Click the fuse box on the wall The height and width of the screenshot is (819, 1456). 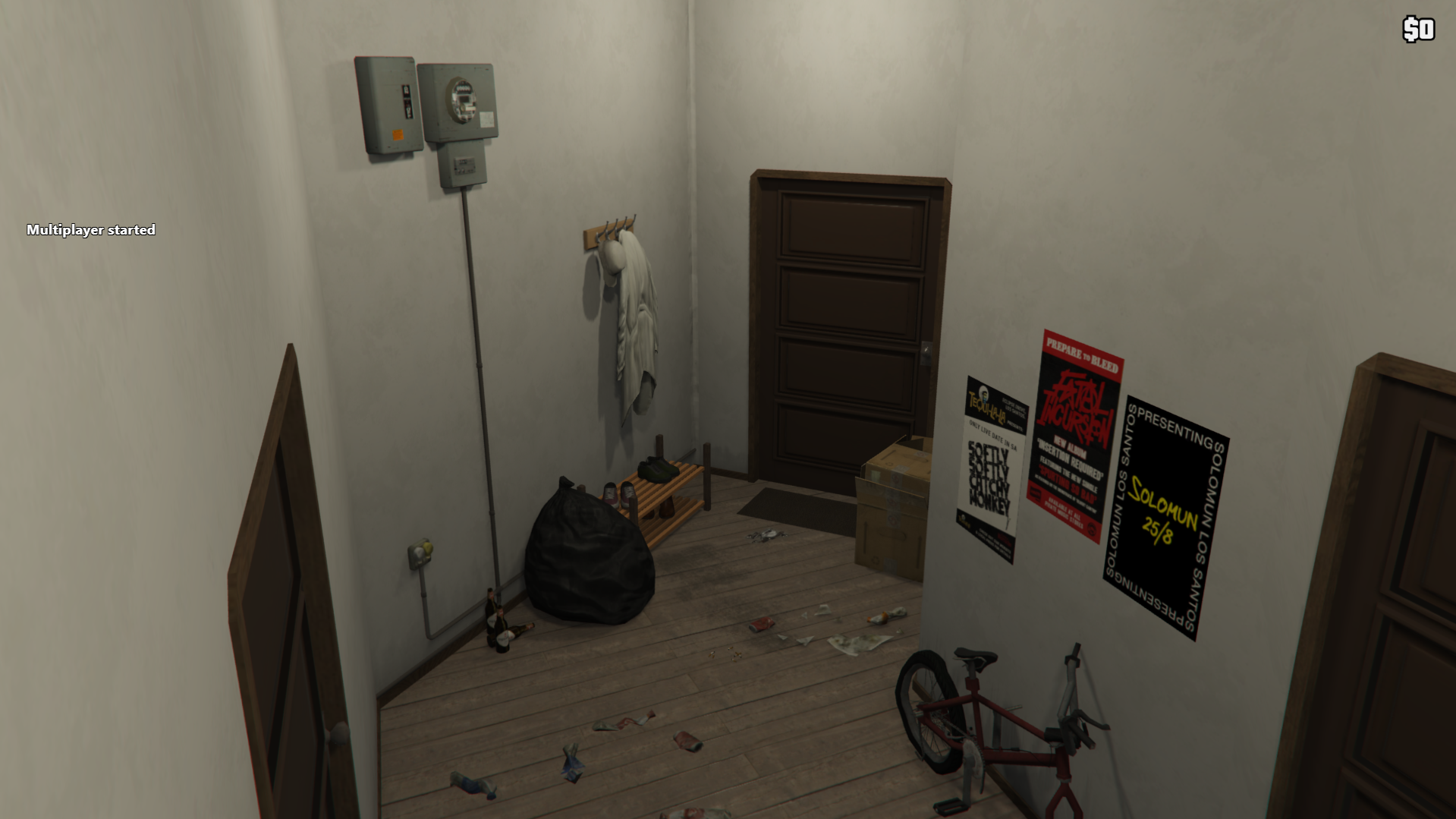coord(387,102)
